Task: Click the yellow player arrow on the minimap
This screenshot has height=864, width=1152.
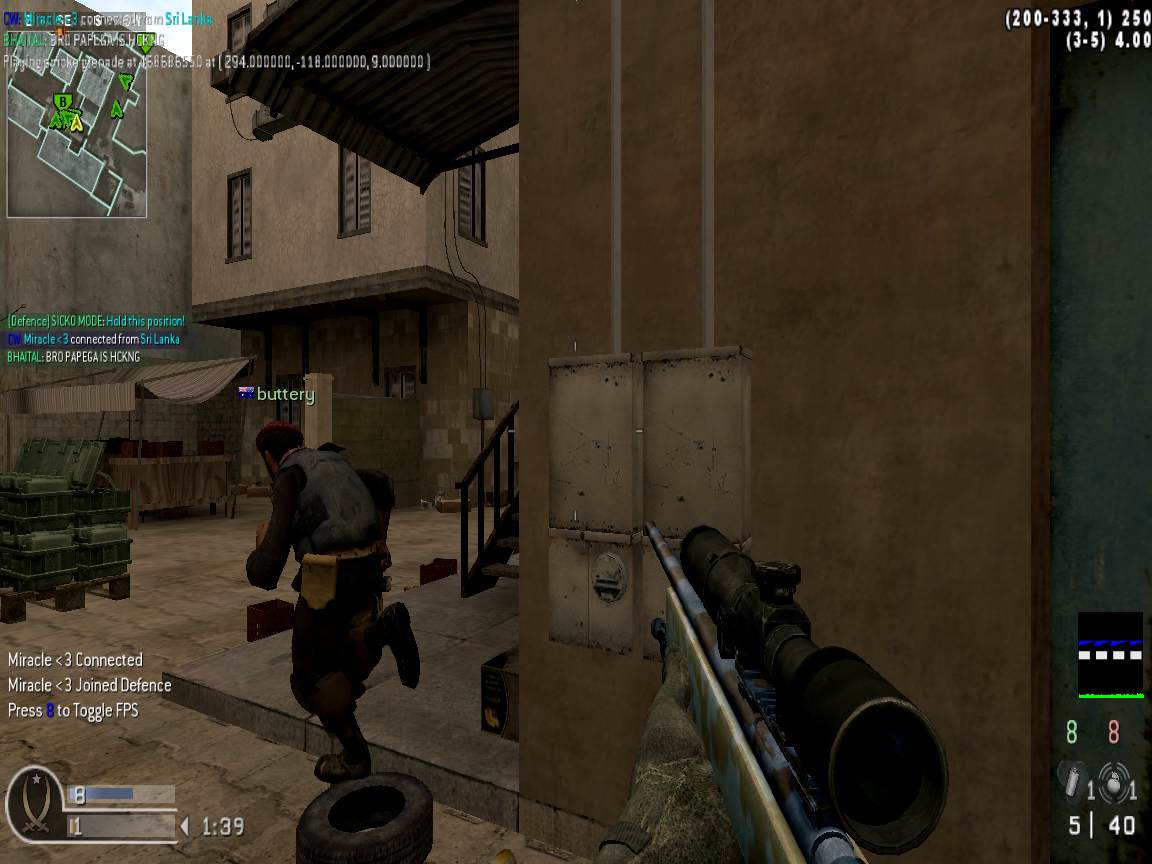Action: point(76,123)
